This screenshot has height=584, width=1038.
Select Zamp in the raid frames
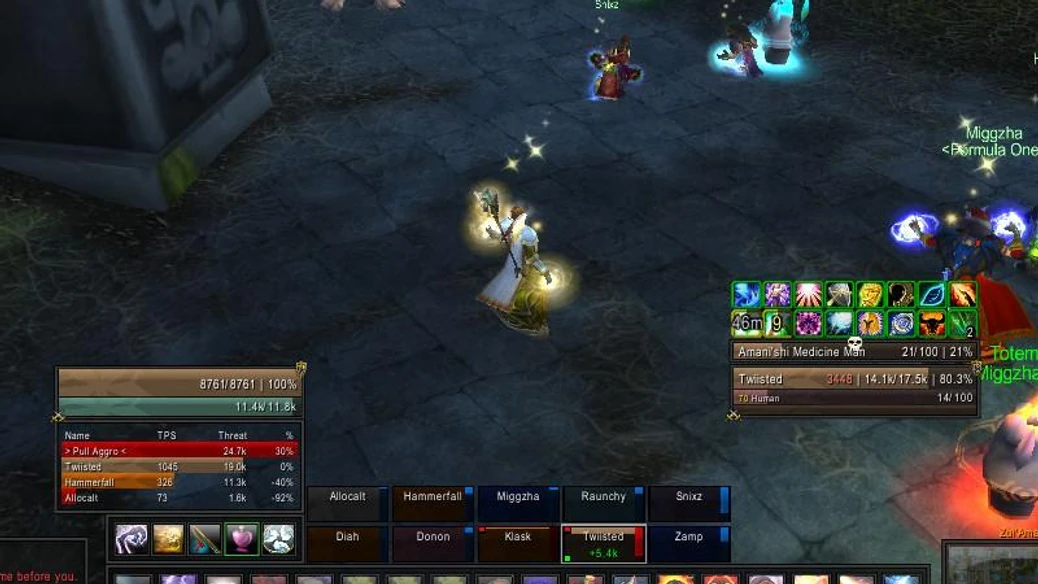click(688, 543)
